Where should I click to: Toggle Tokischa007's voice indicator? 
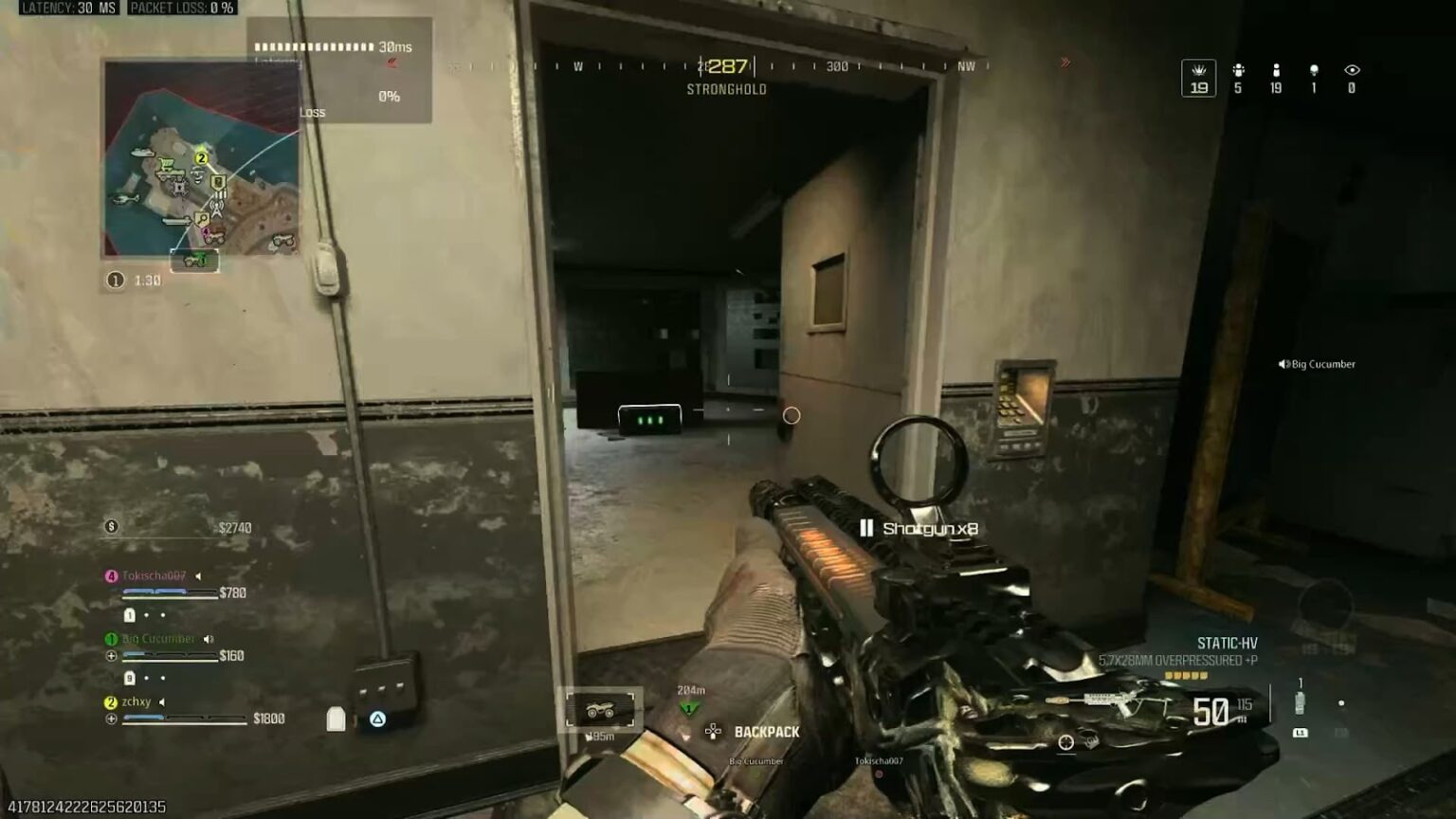coord(196,574)
